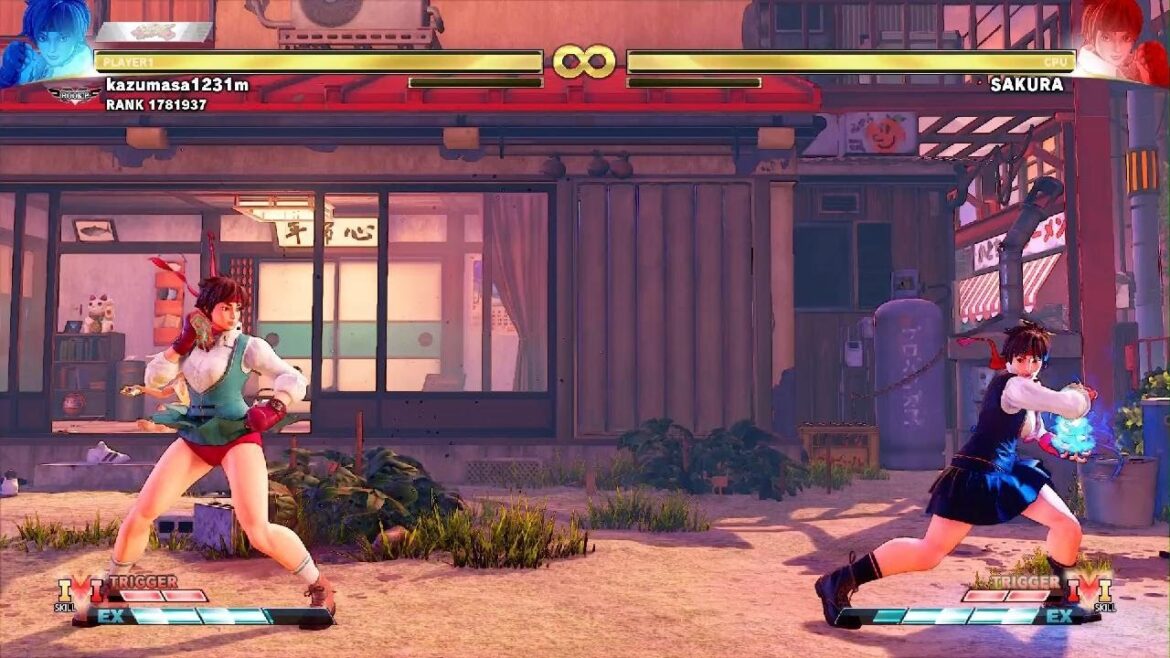Screen dimensions: 1170x658
Task: Select the kazumasa1231m player name
Action: click(x=177, y=85)
